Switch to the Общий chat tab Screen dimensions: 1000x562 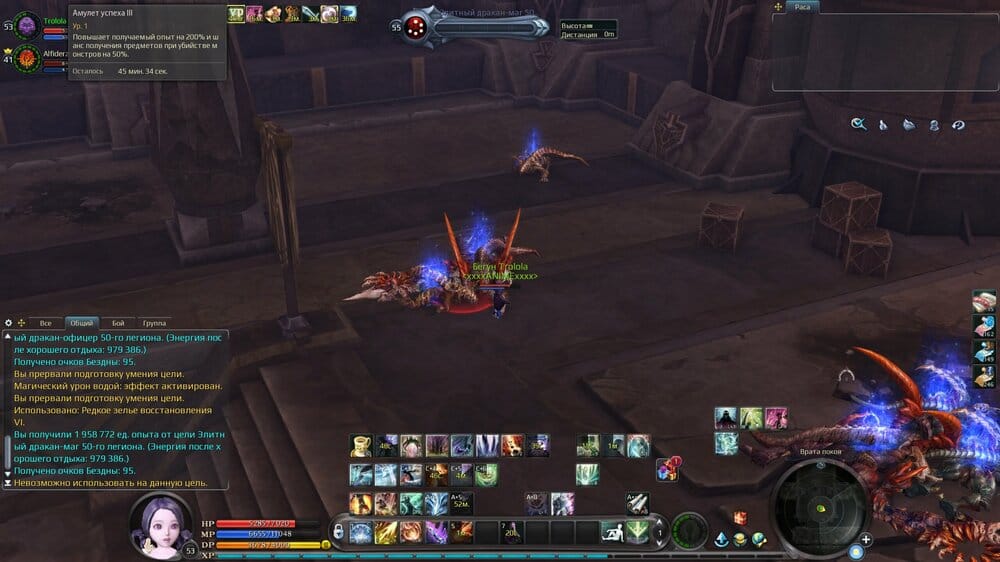(x=81, y=323)
